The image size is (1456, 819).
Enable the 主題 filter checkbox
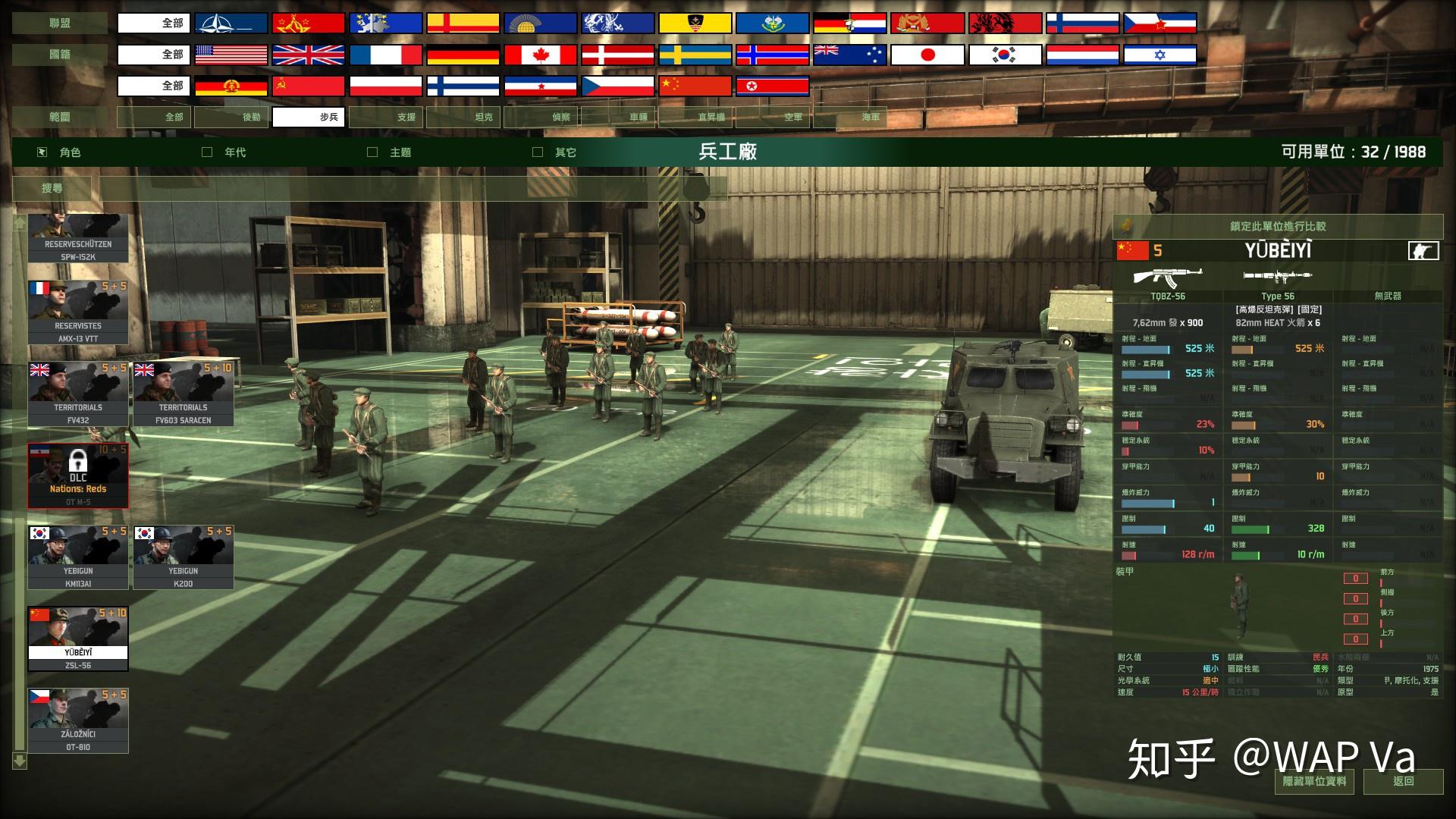tap(372, 152)
